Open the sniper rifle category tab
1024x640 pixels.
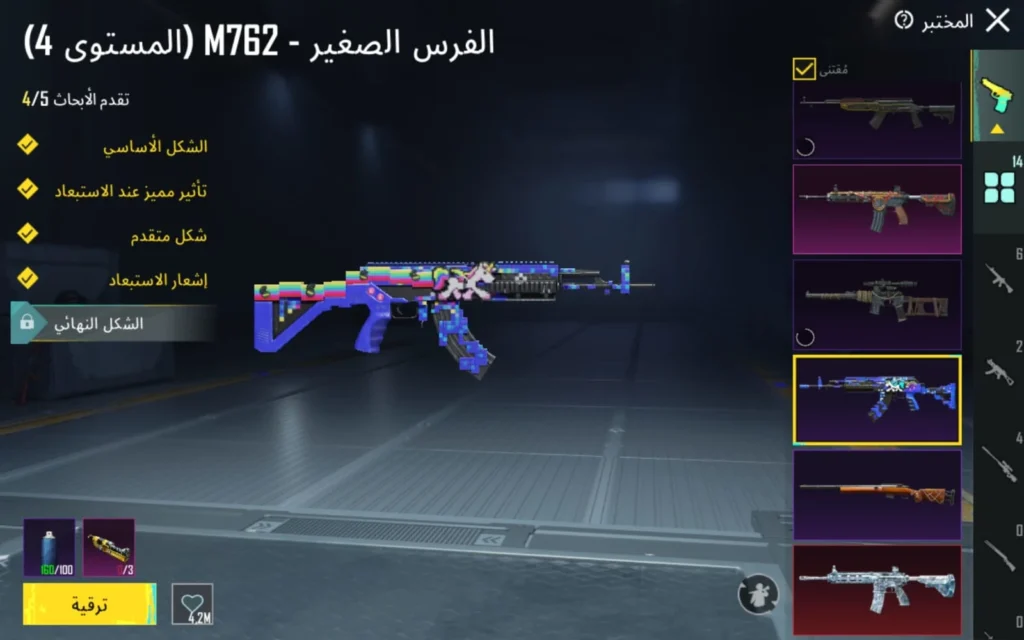point(999,462)
